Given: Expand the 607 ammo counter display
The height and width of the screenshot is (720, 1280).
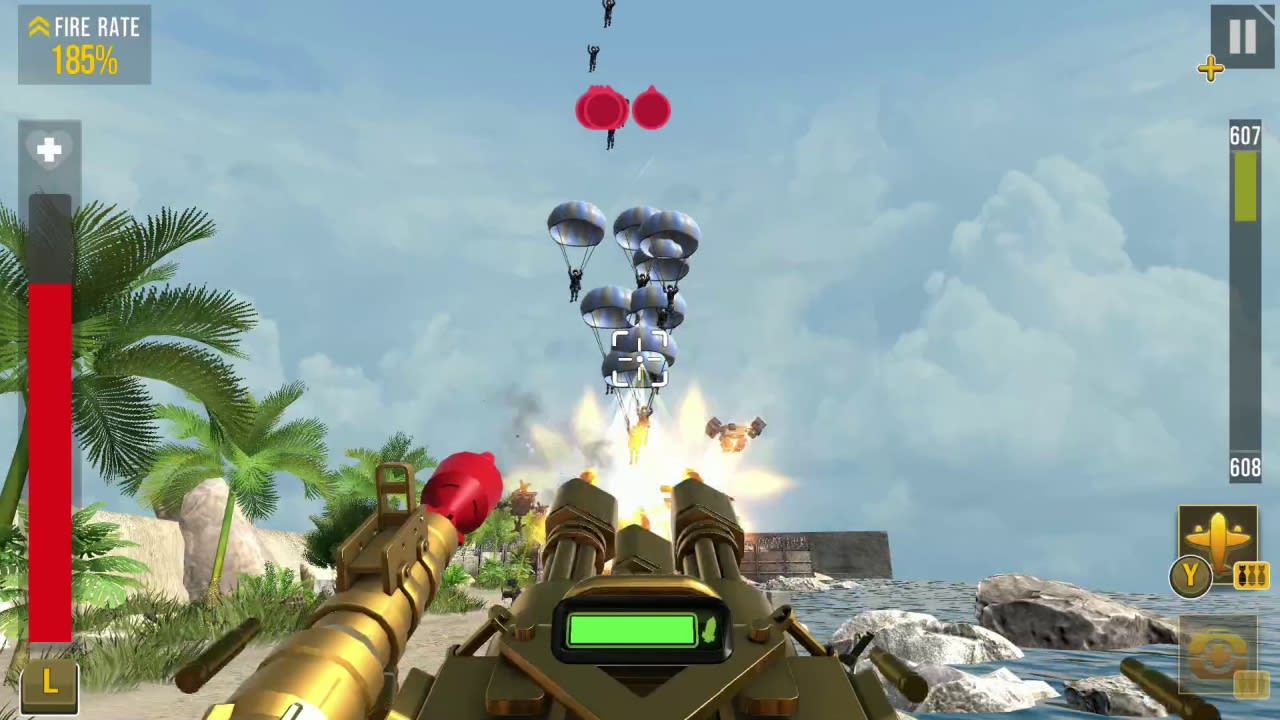Looking at the screenshot, I should pos(1245,137).
